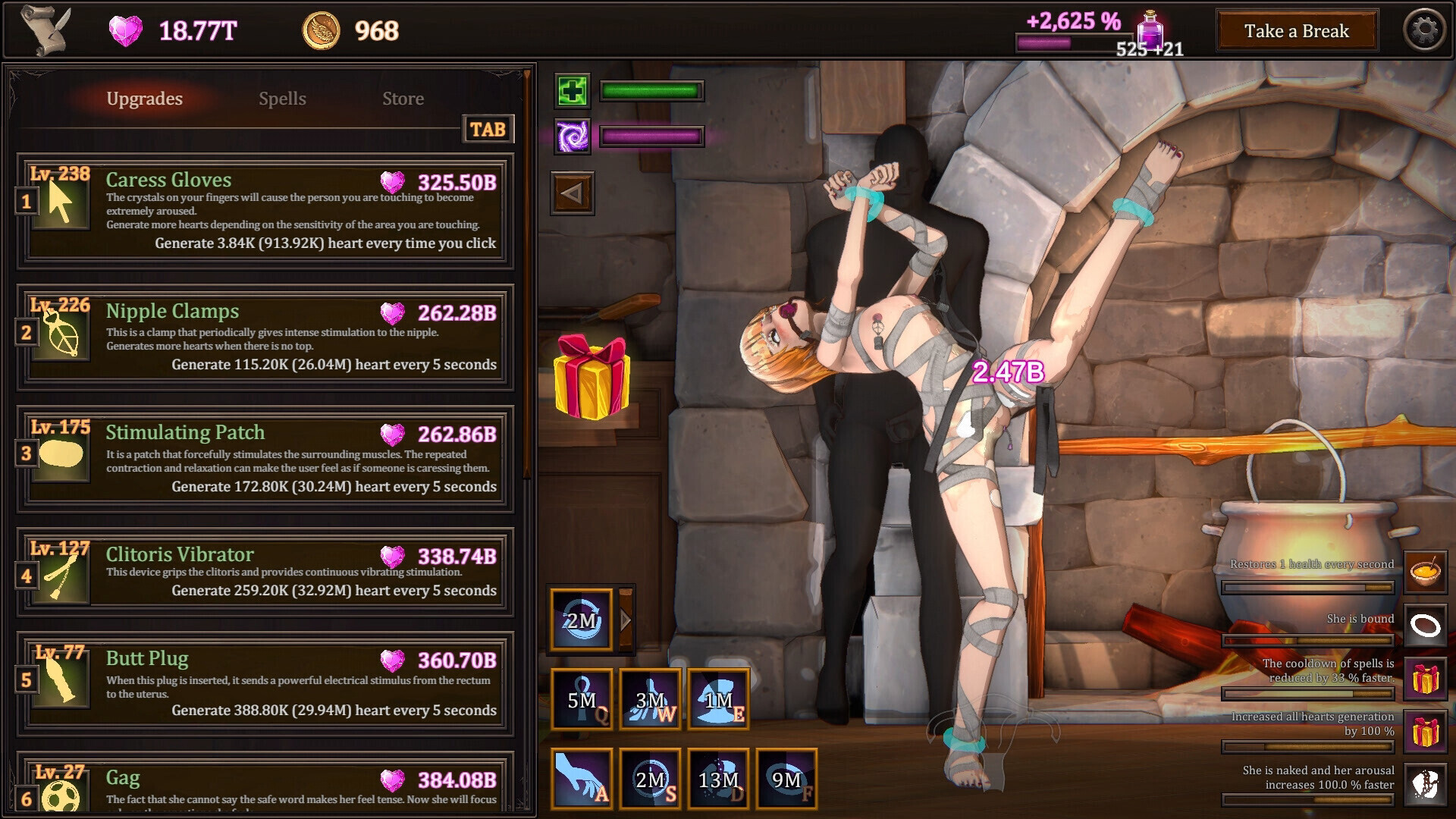Cast the spell slot marked F

[x=786, y=779]
